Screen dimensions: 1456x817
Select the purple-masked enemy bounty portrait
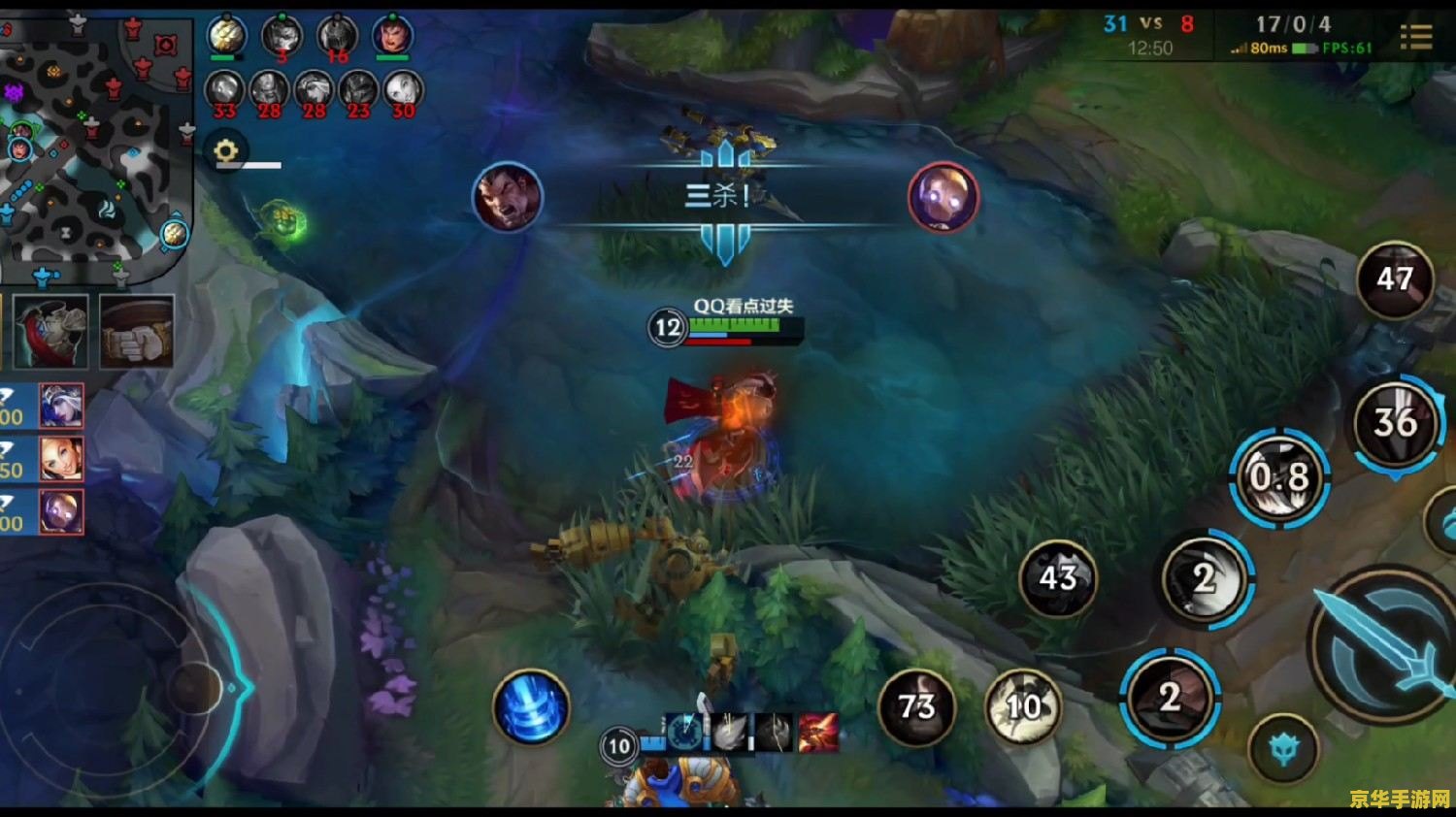click(x=61, y=511)
